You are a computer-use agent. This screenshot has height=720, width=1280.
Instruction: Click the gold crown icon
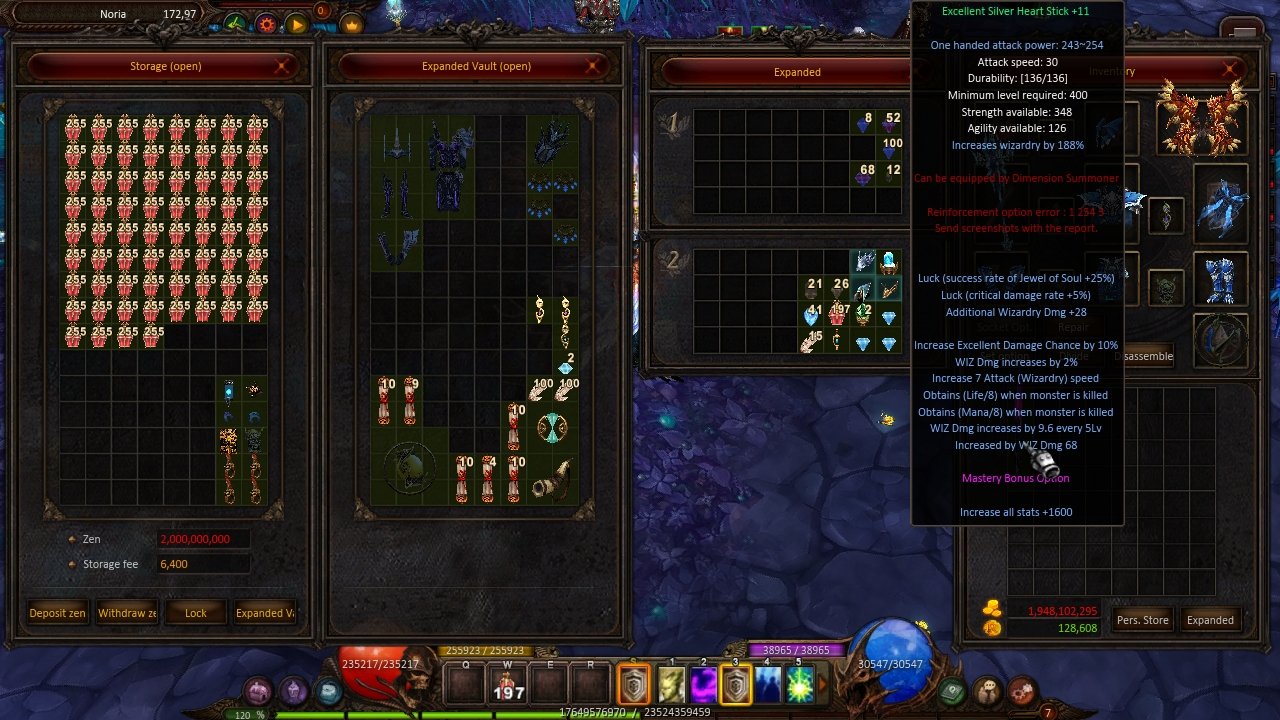point(352,24)
